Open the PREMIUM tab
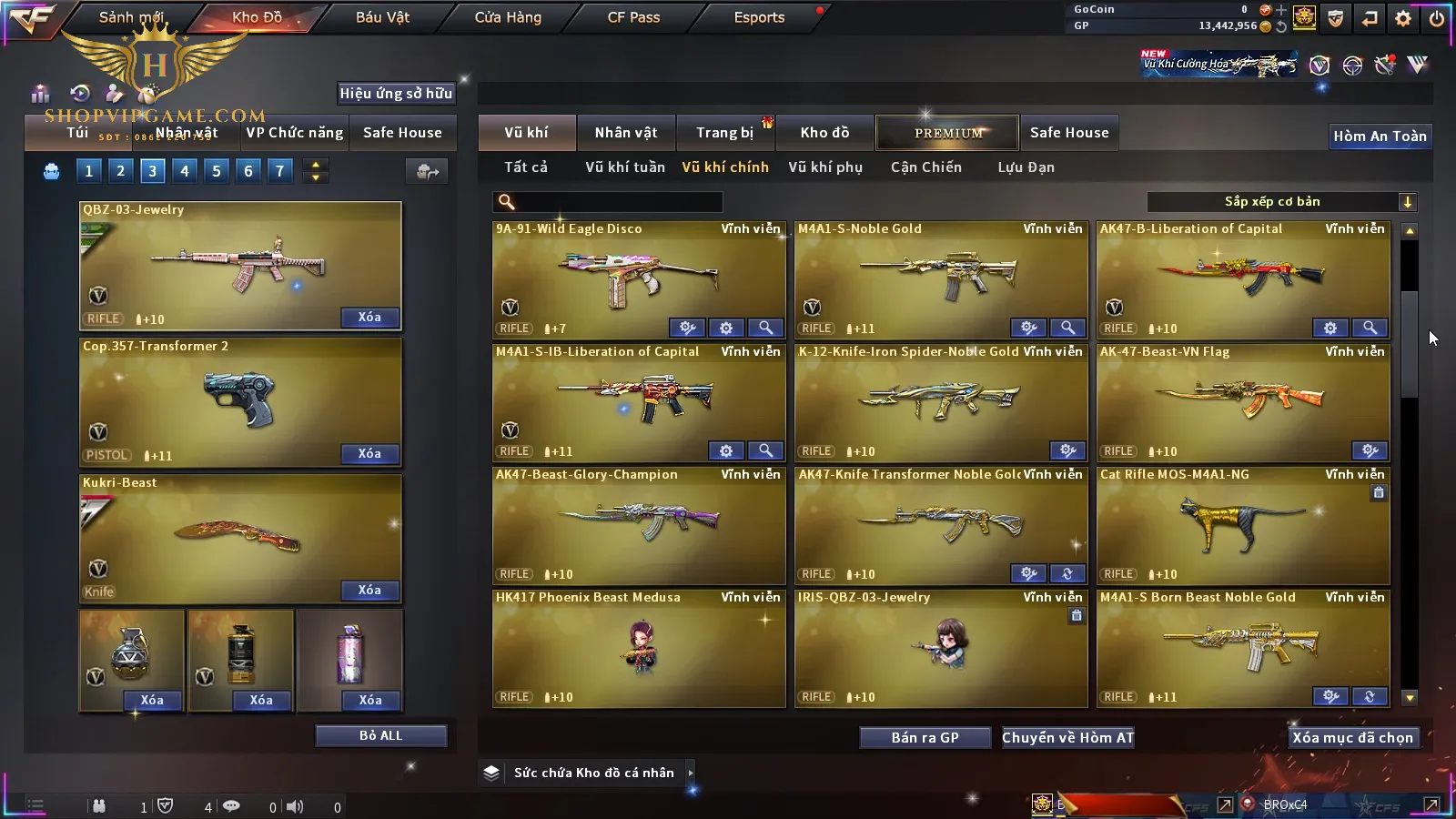Screen dimensions: 1456x819 947,133
